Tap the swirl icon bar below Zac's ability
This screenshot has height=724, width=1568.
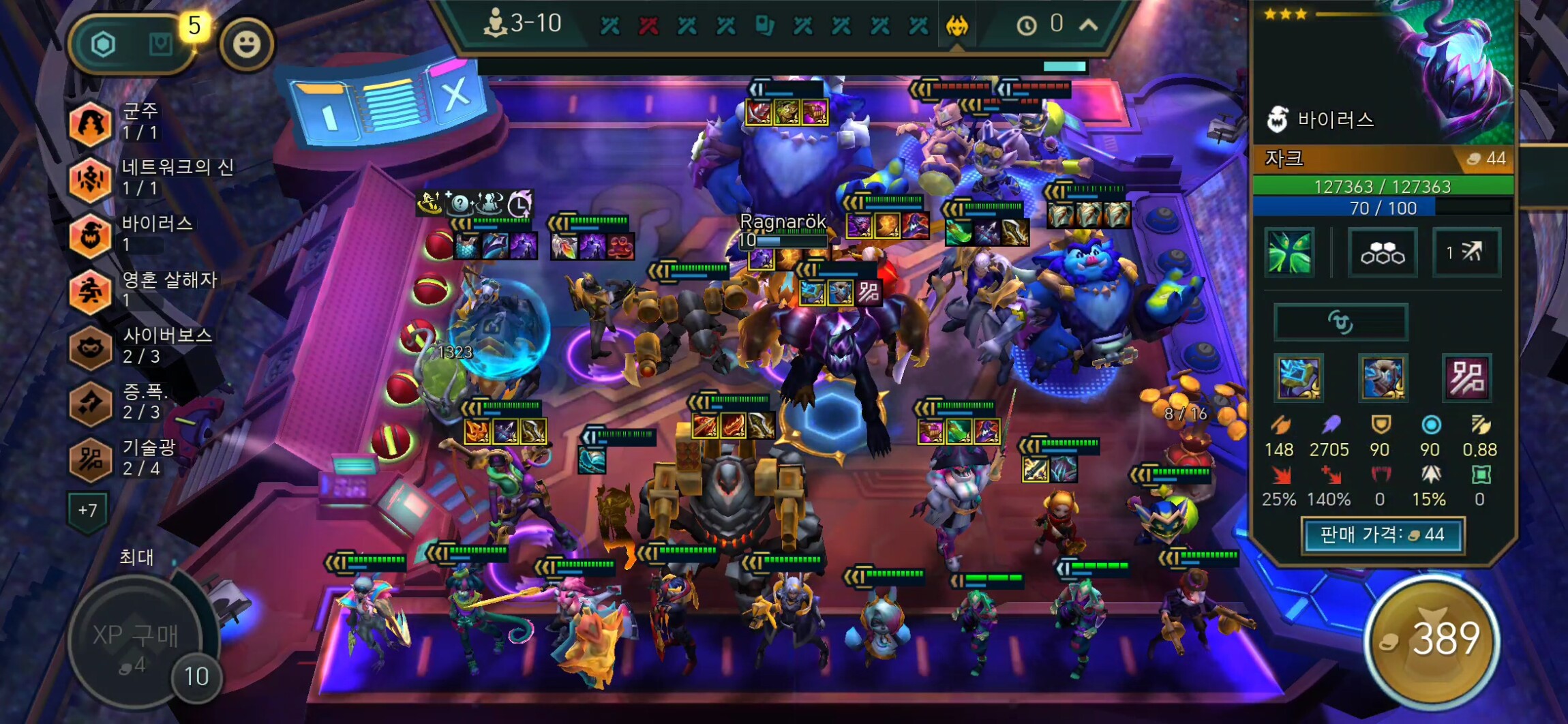coord(1340,322)
